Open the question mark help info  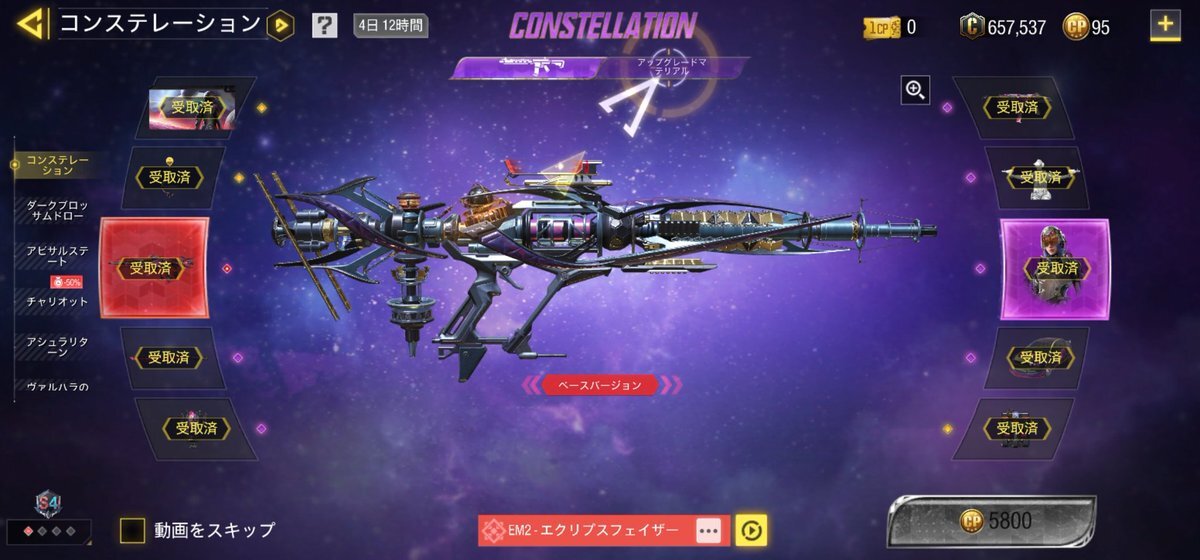[324, 26]
